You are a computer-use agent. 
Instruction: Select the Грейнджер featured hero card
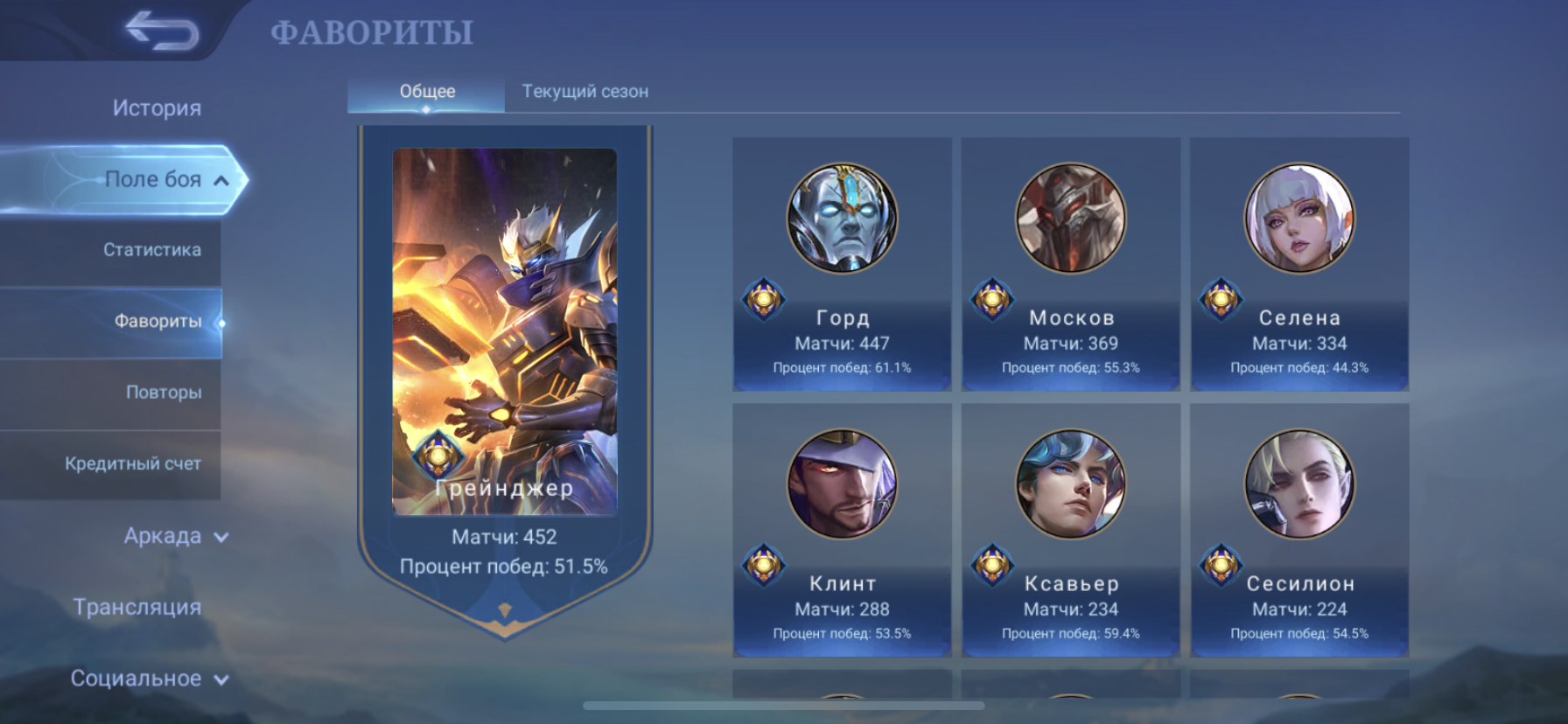coord(505,350)
